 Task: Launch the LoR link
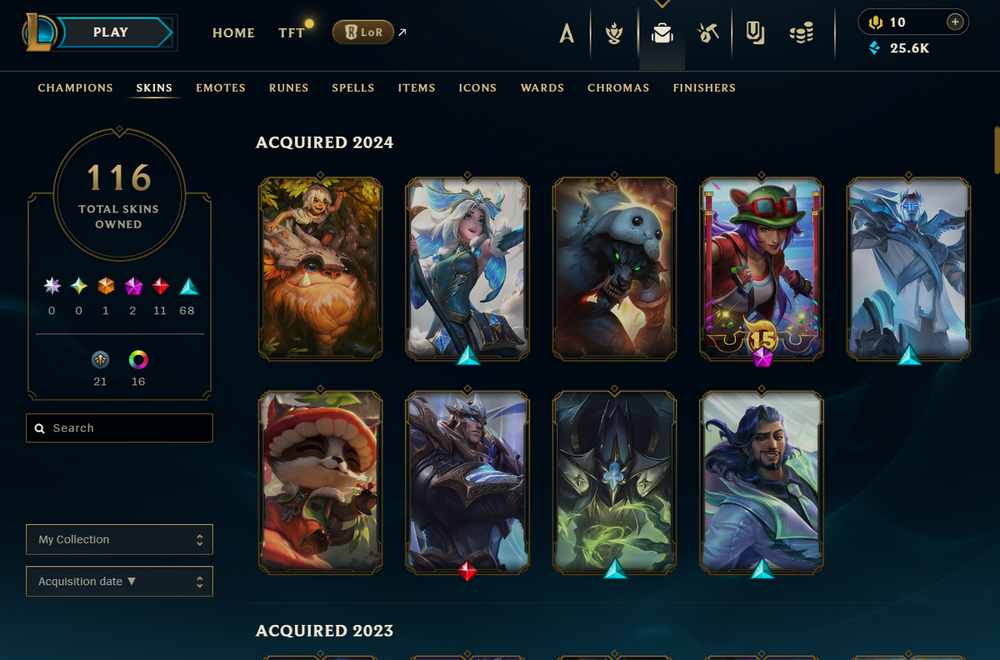coord(363,33)
